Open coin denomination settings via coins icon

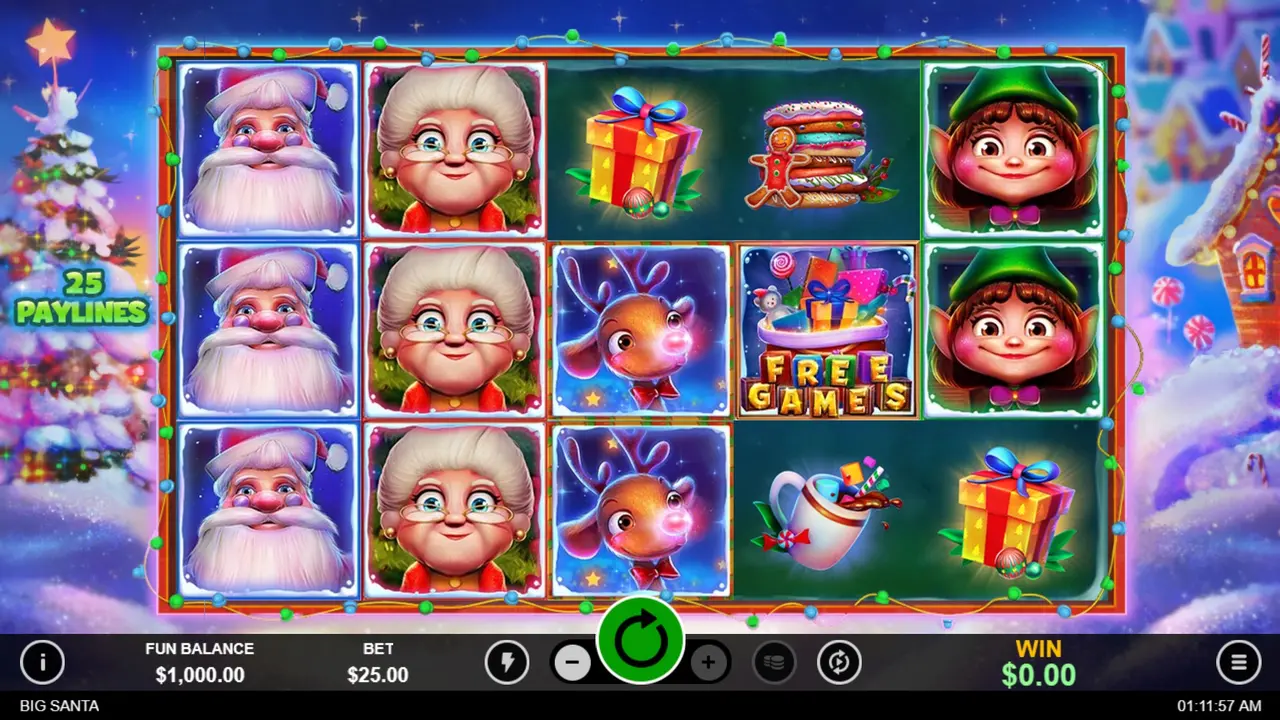tap(774, 662)
